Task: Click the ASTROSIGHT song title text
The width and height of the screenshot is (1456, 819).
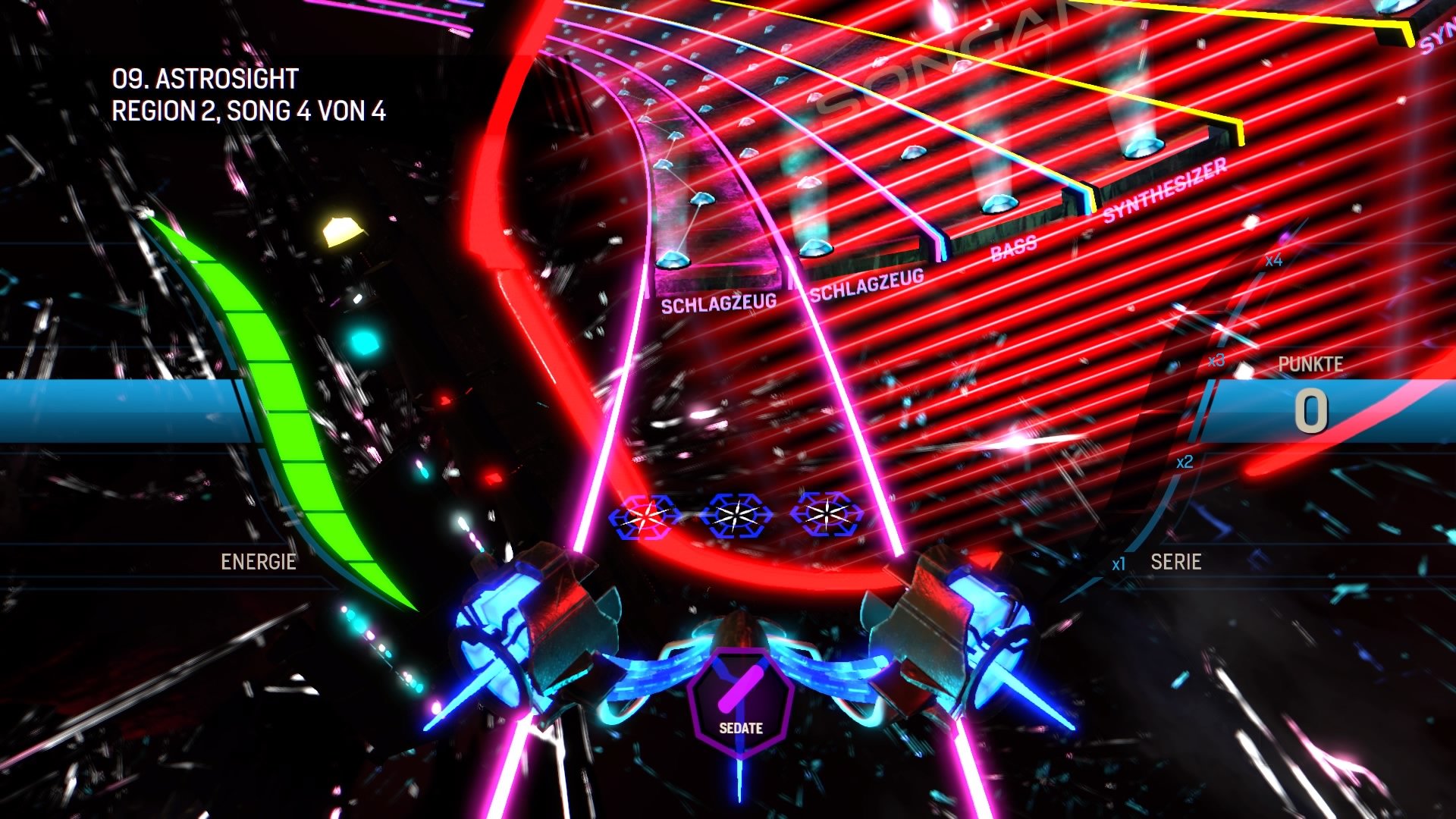Action: [x=205, y=78]
